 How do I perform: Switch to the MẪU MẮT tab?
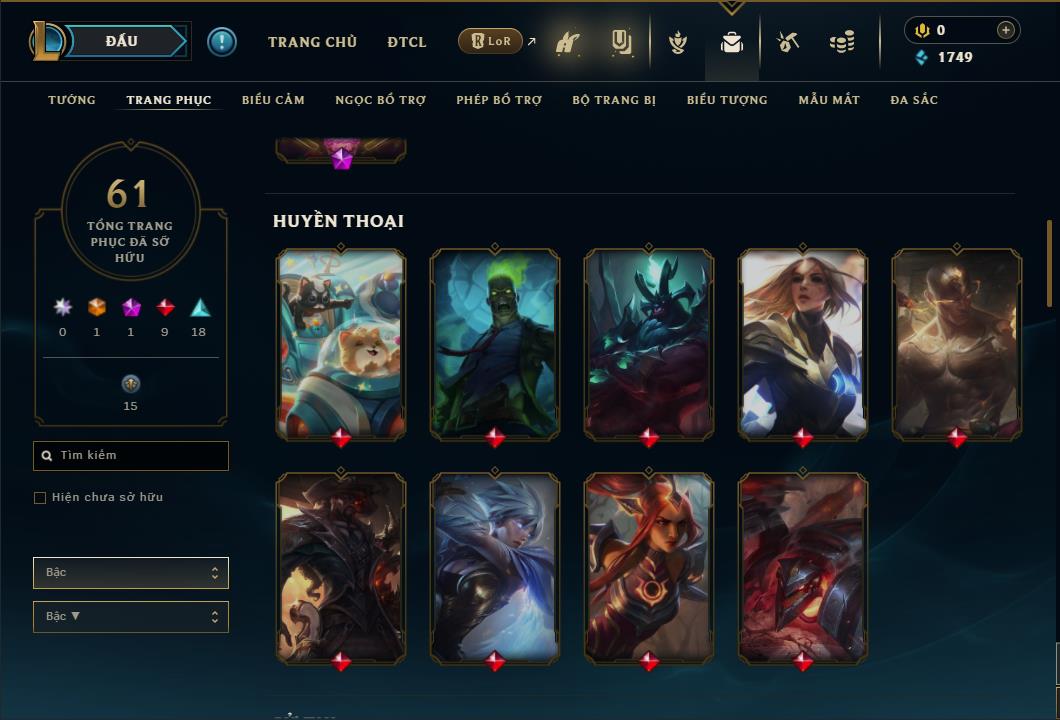(x=829, y=100)
